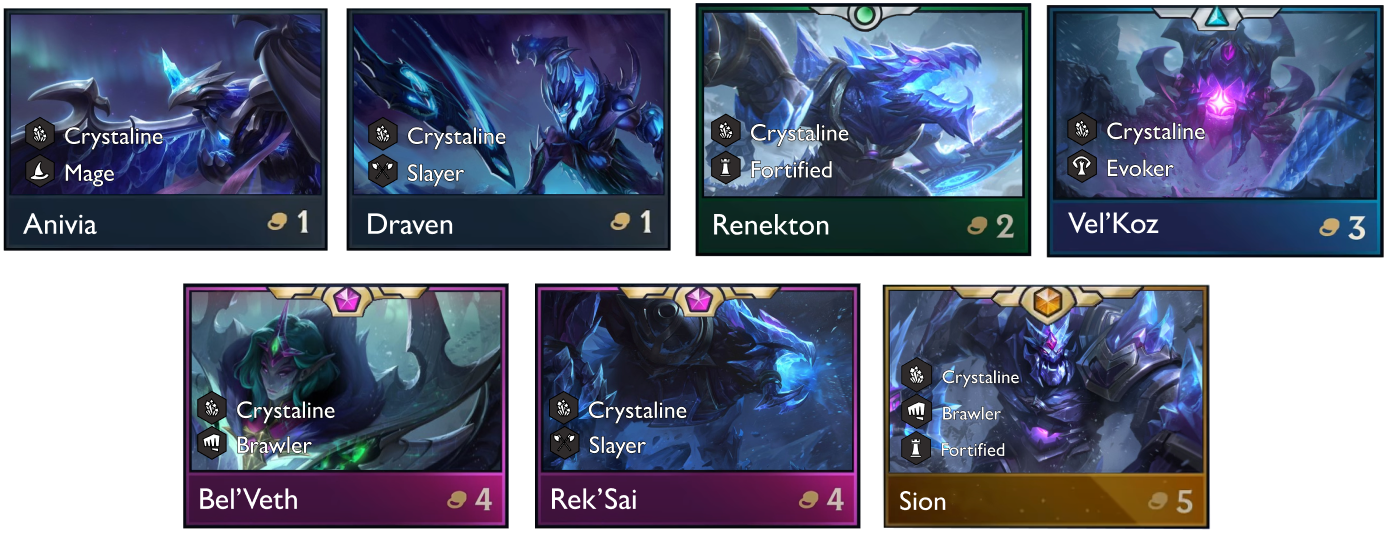The height and width of the screenshot is (537, 1387).
Task: Click Sion's Crystaline trait icon
Action: click(916, 376)
